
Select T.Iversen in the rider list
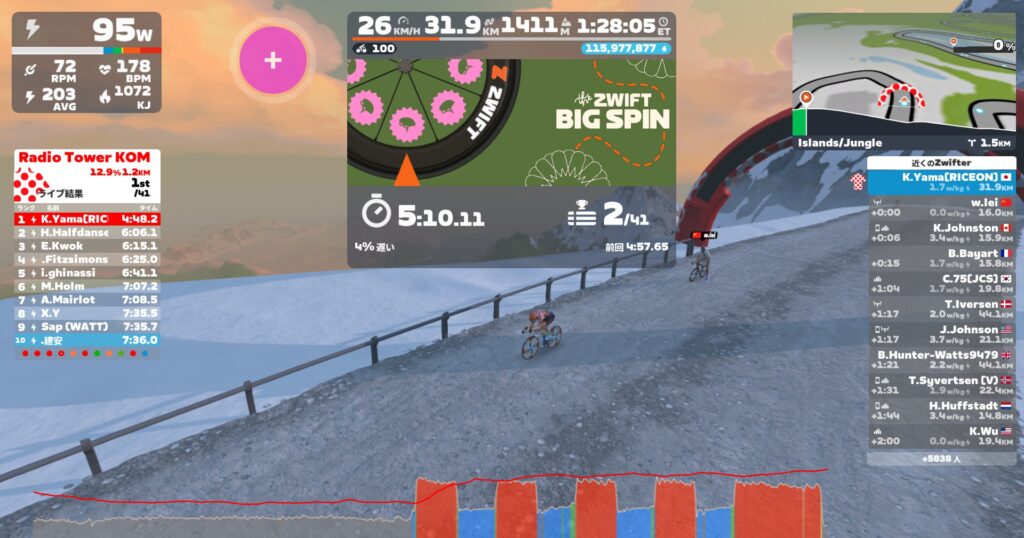(941, 308)
